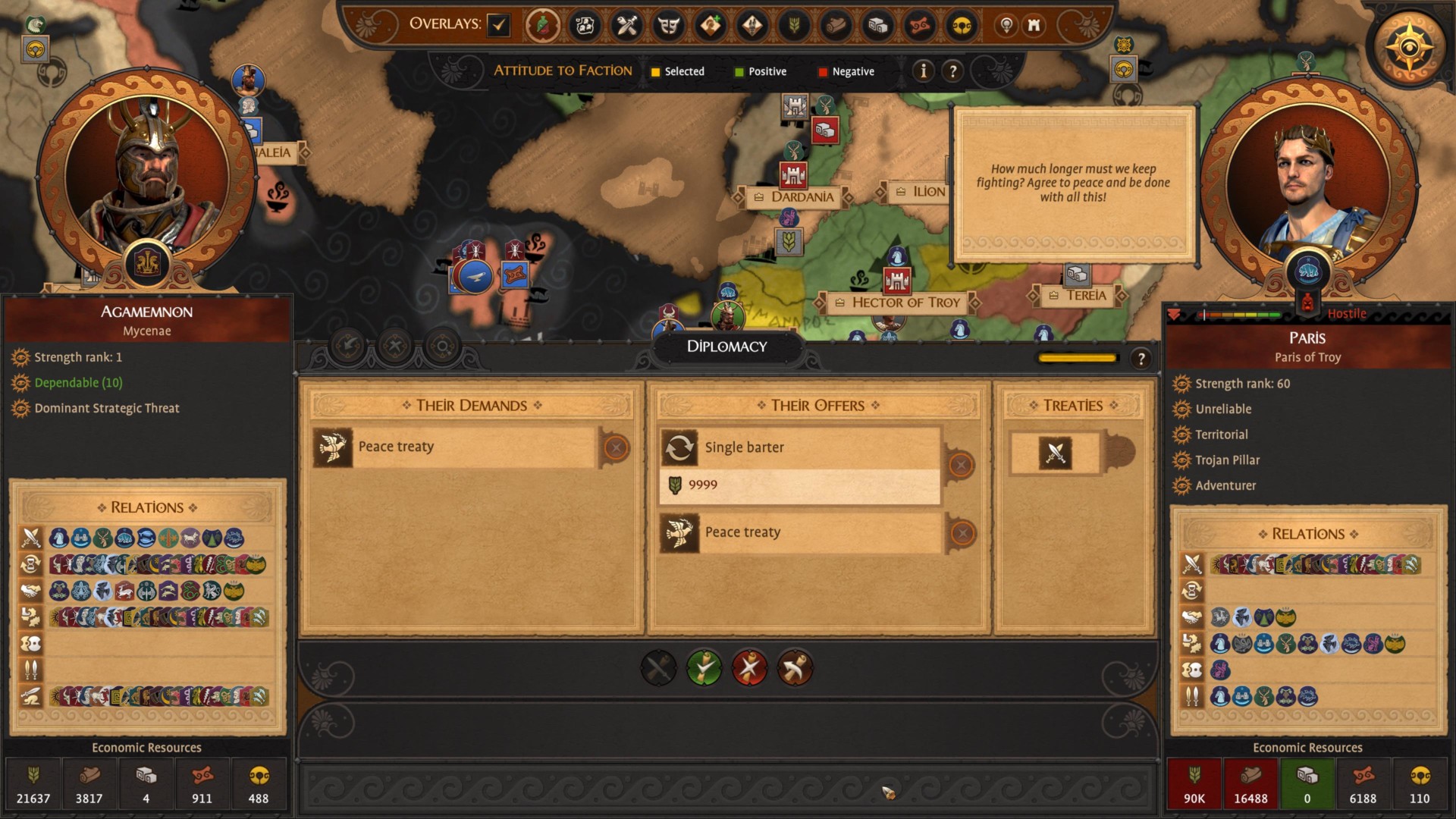
Task: Select the theatre masks overlay icon
Action: coord(668,26)
